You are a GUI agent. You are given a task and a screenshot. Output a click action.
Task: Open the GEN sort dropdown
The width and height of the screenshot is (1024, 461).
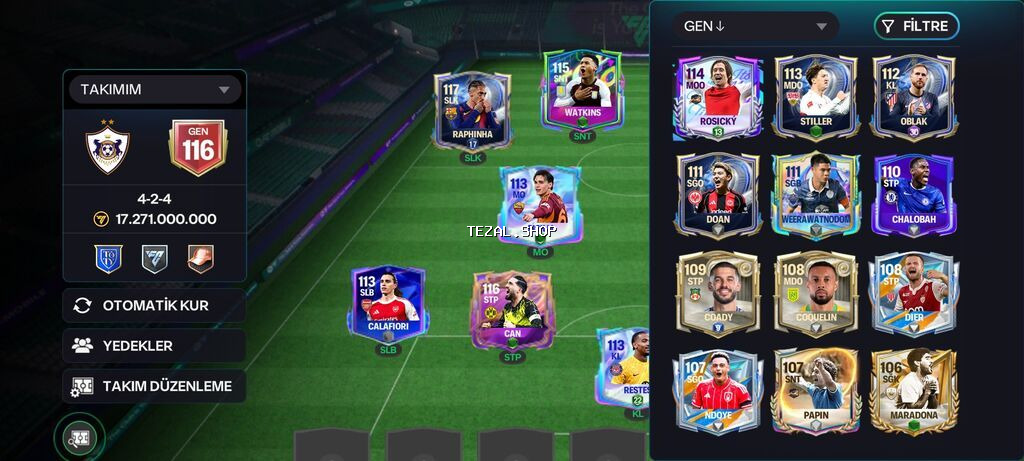point(756,26)
